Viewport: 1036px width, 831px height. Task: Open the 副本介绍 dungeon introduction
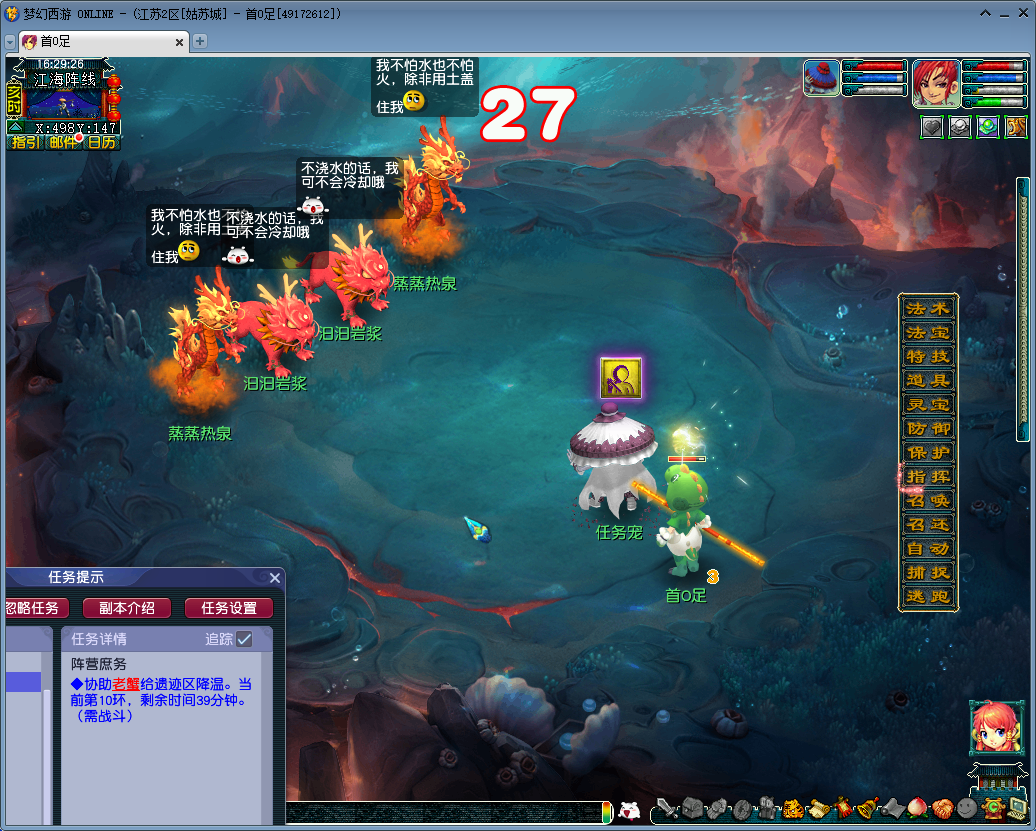click(126, 608)
